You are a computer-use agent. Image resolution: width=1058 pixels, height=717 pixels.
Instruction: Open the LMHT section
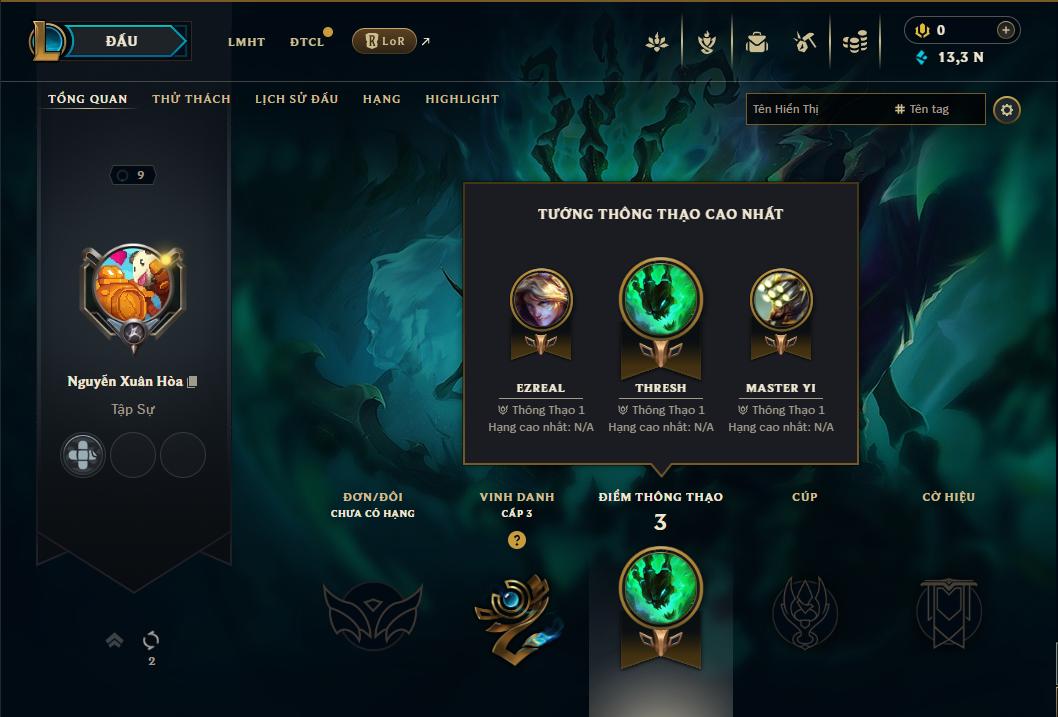point(246,42)
